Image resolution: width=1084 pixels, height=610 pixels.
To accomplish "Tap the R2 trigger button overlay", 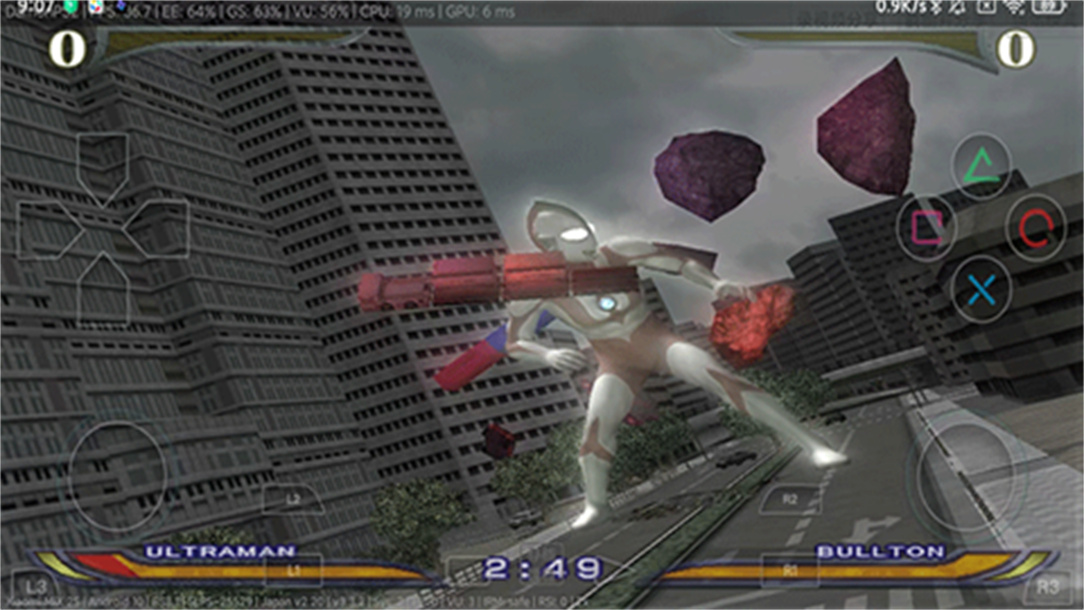I will [790, 497].
